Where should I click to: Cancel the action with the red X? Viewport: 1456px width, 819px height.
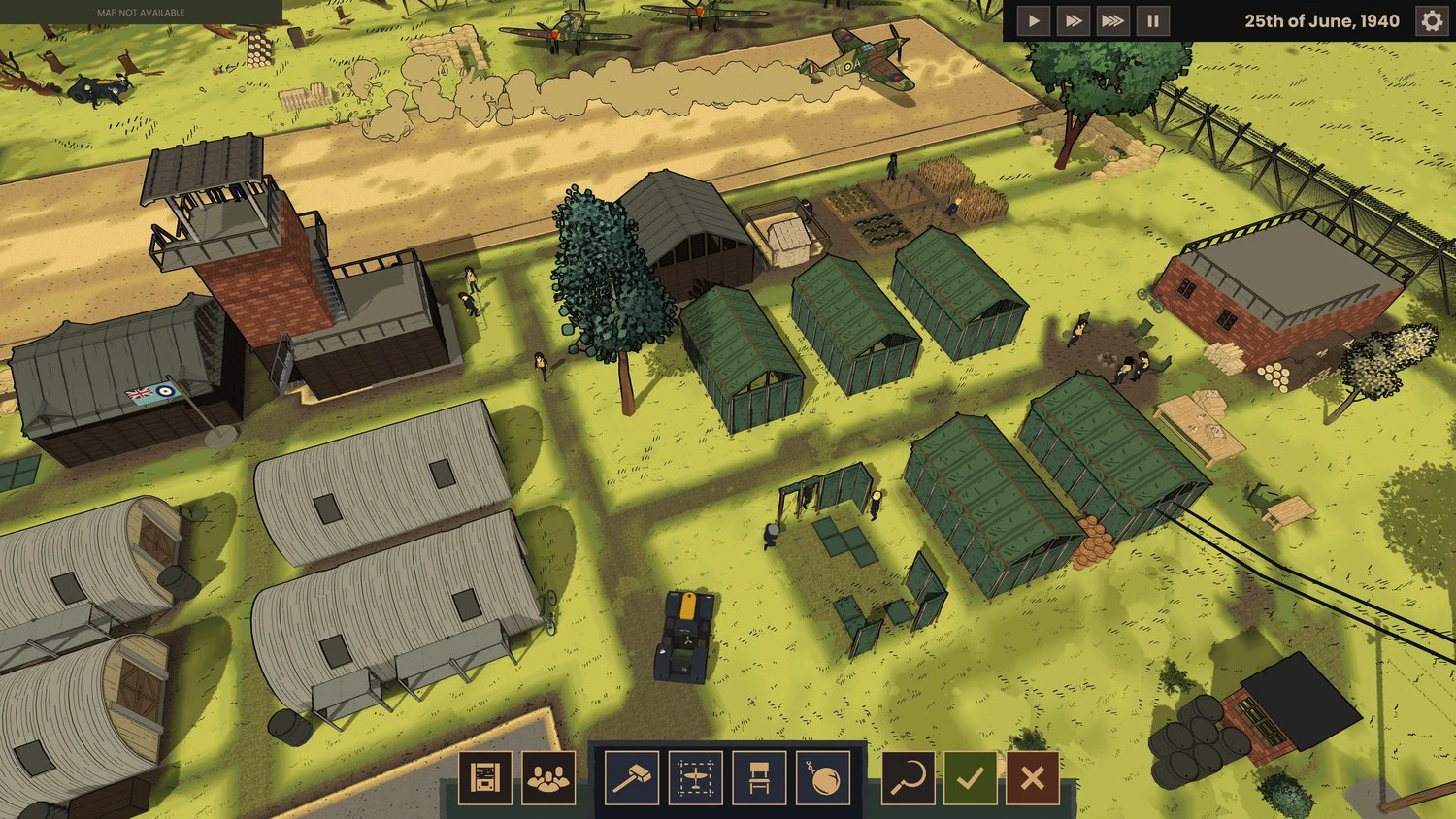click(x=1032, y=778)
